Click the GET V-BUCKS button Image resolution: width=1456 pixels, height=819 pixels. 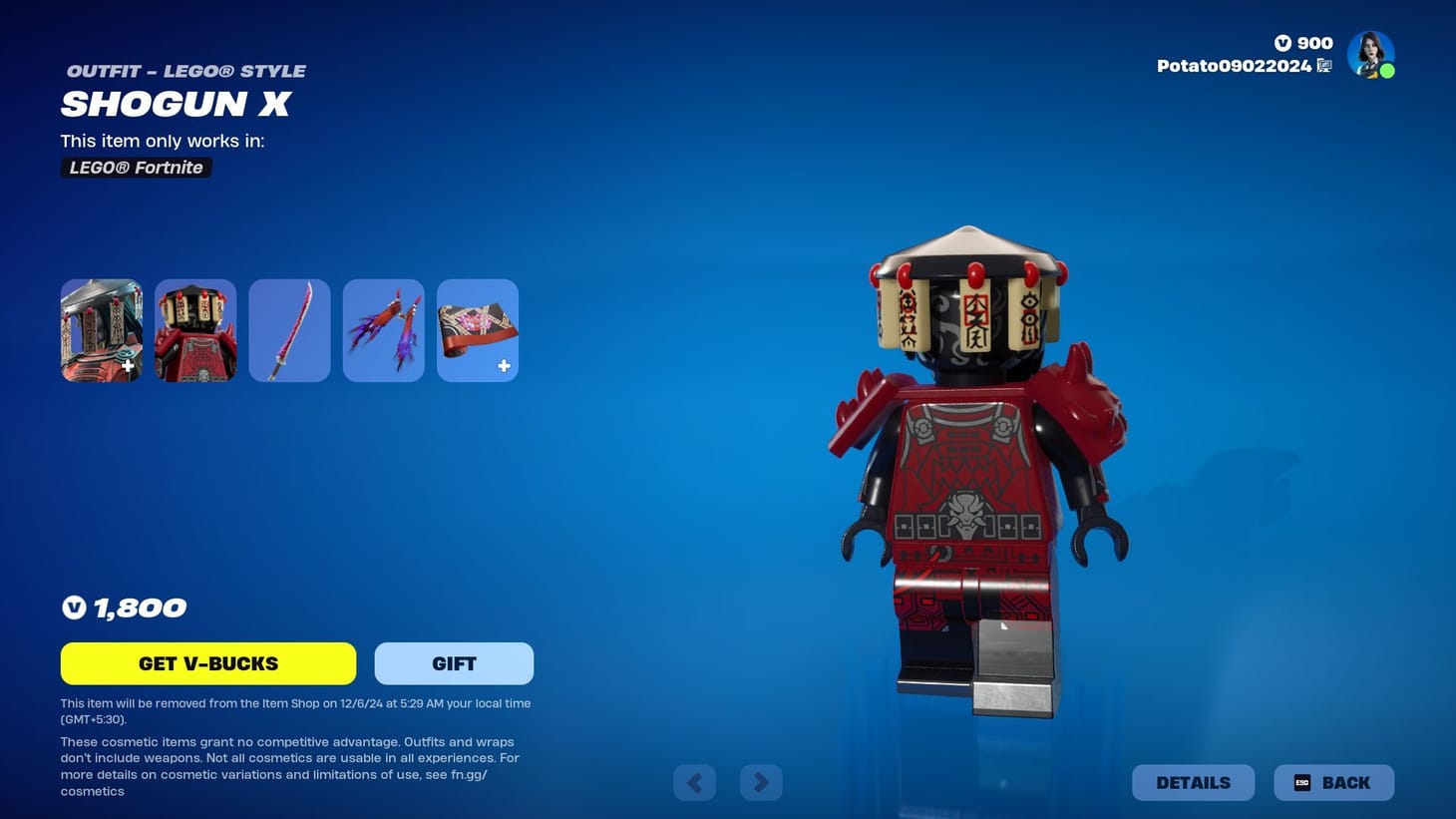[207, 662]
